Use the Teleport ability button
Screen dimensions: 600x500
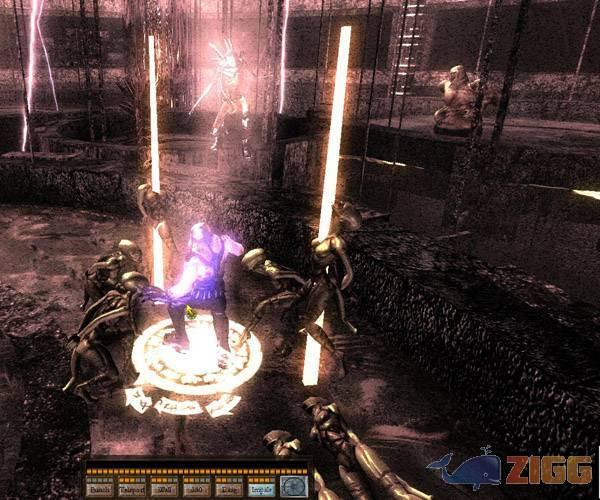pyautogui.click(x=132, y=489)
